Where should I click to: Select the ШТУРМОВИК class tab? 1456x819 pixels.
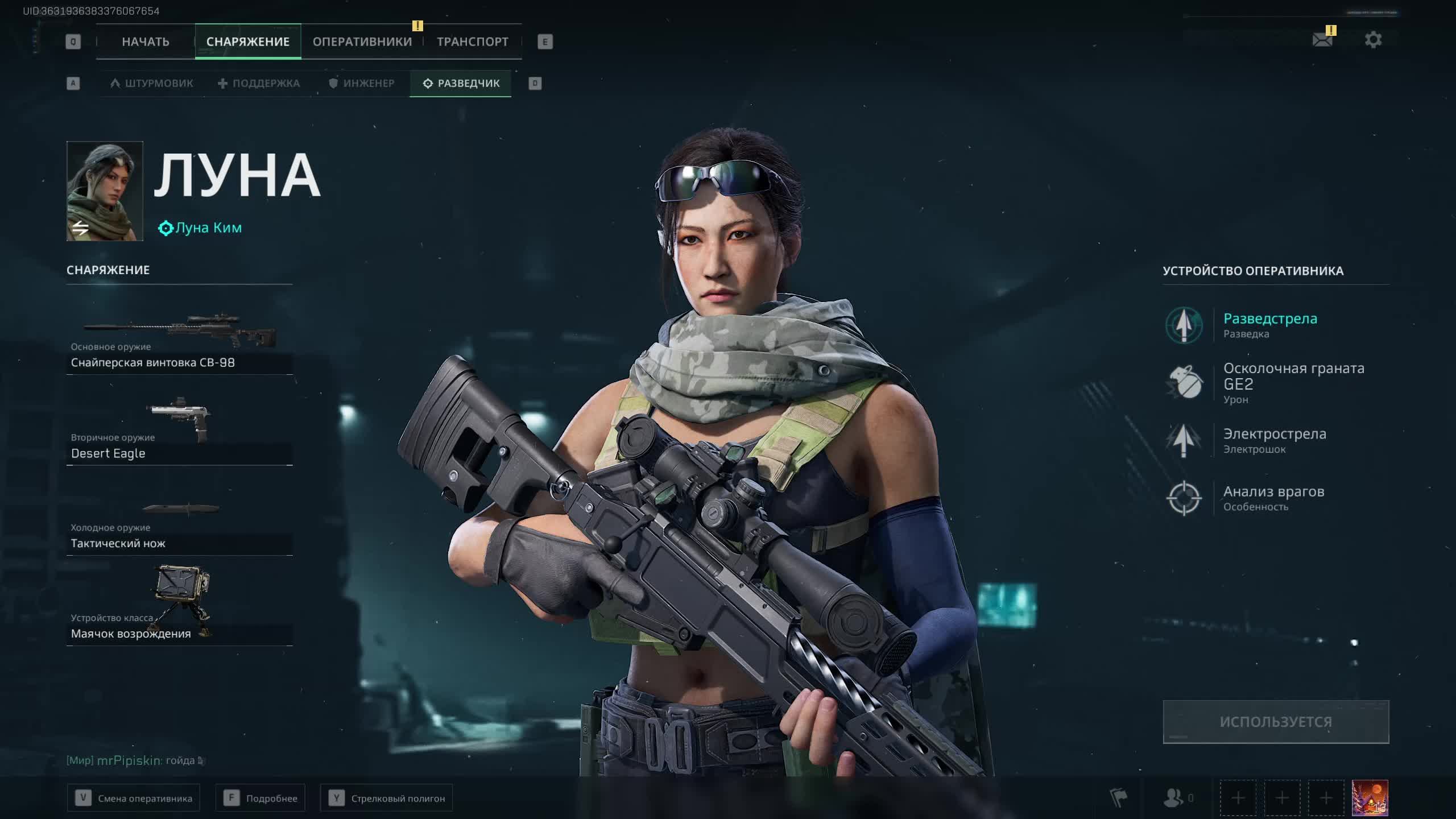(x=152, y=84)
